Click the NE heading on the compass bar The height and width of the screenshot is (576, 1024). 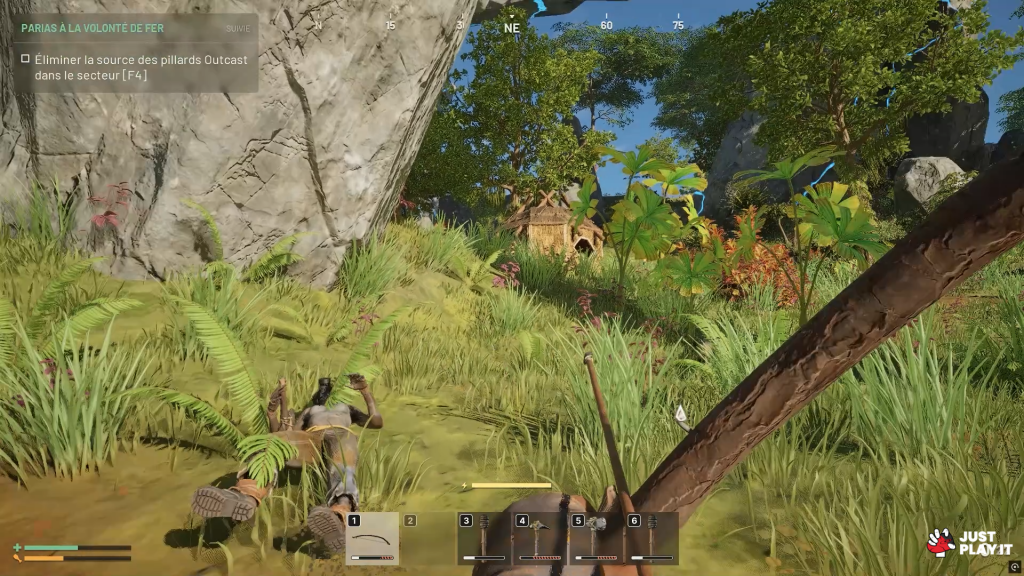point(512,28)
